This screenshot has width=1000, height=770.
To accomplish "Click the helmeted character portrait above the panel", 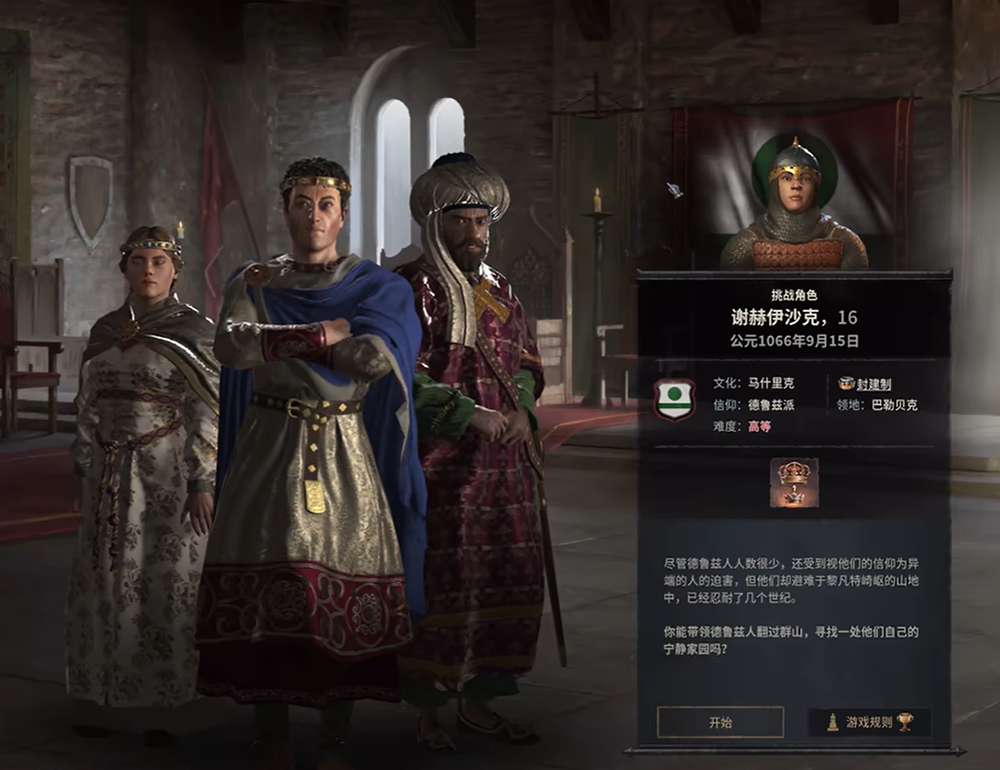I will tap(794, 210).
